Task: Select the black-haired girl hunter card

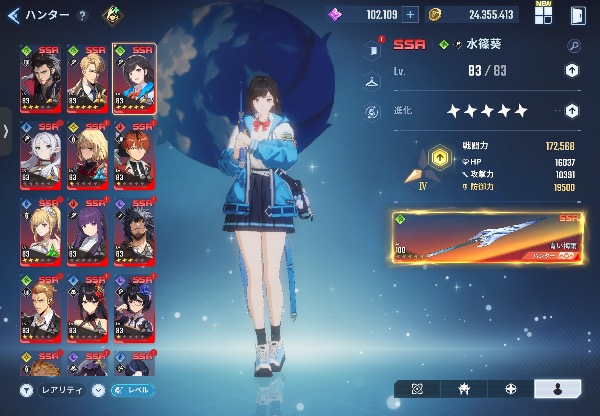Action: tap(132, 78)
